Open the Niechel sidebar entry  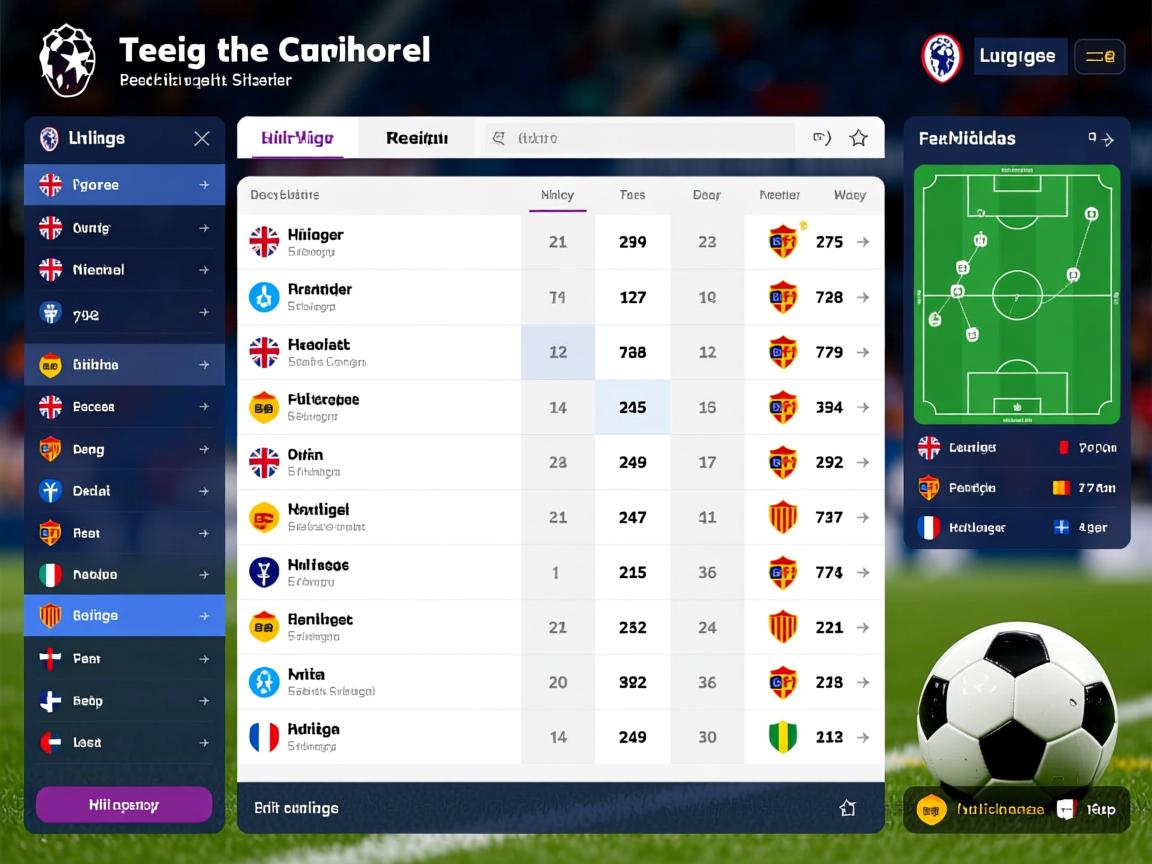(124, 270)
